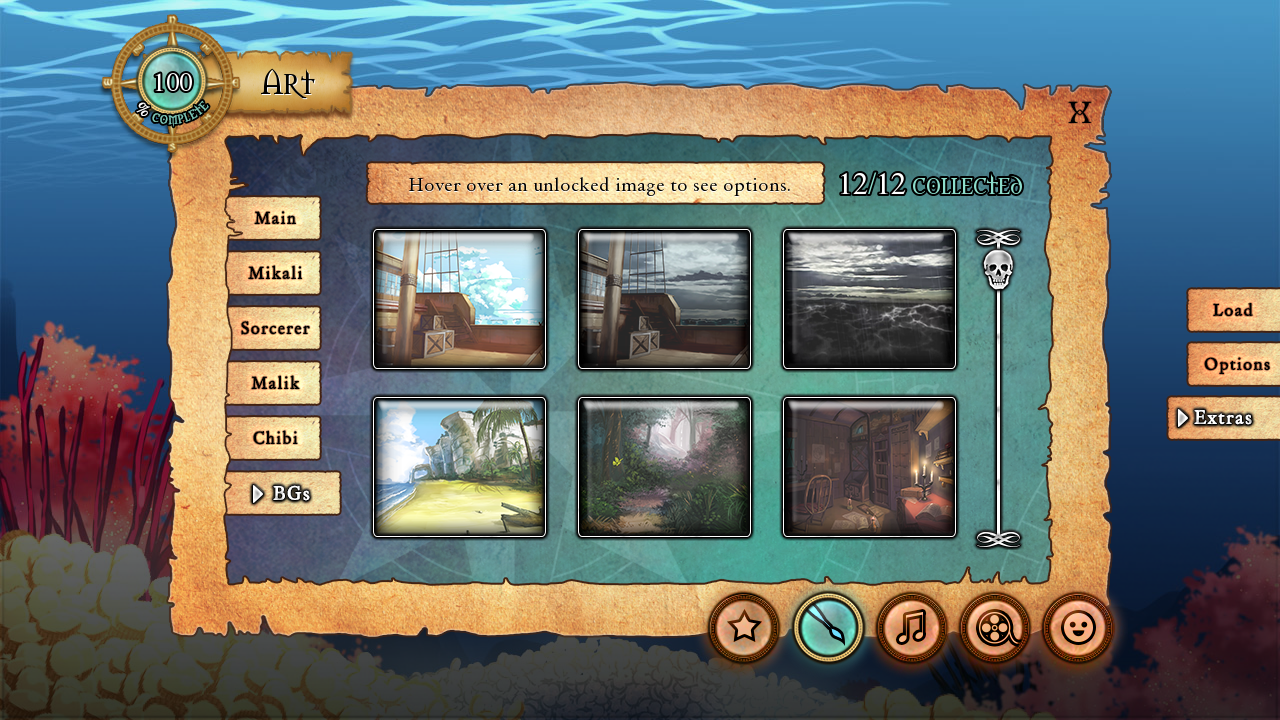Image resolution: width=1280 pixels, height=720 pixels.
Task: Open the Load menu
Action: (1232, 310)
